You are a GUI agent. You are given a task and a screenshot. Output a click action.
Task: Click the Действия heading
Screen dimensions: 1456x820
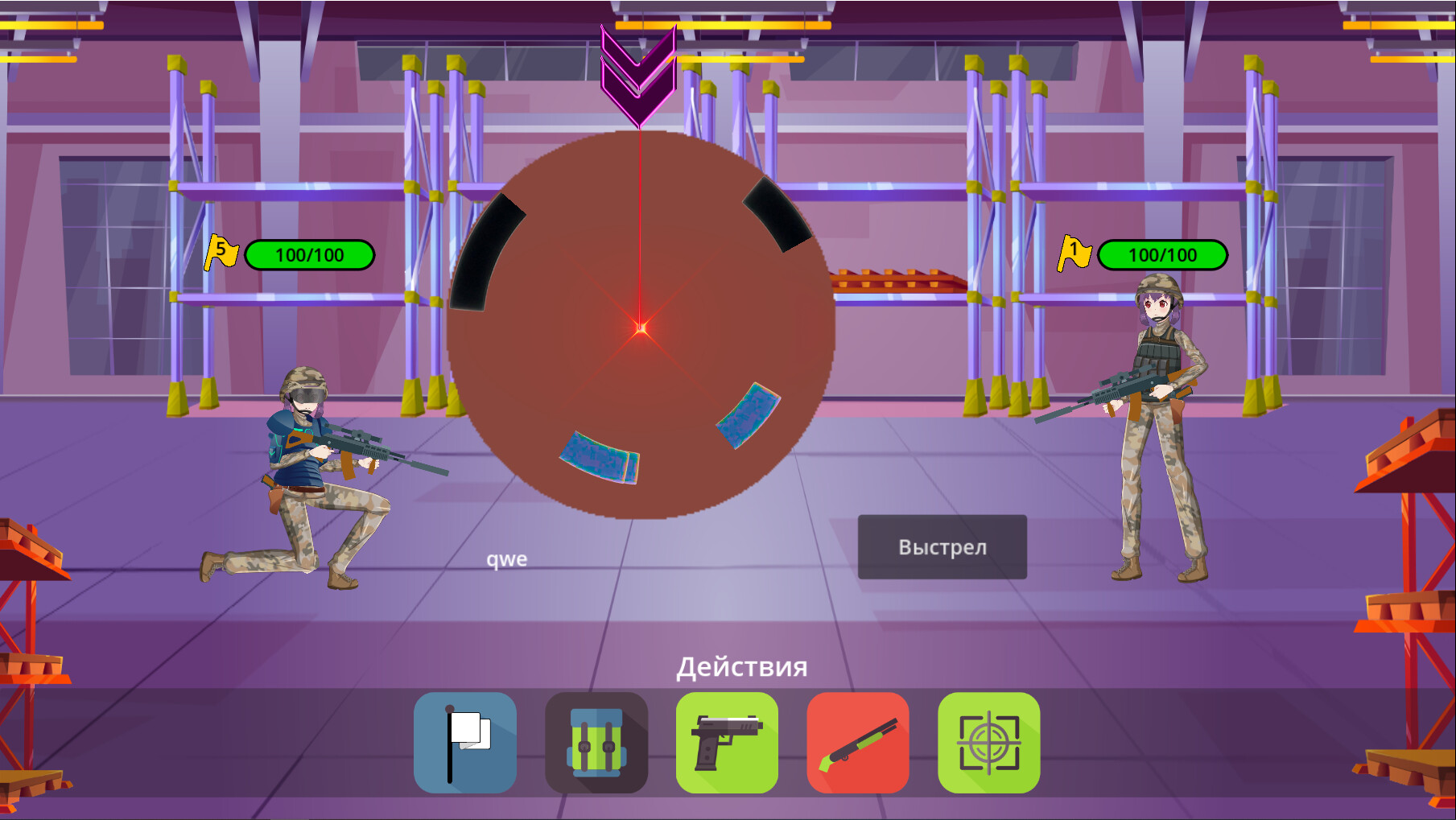[x=742, y=666]
